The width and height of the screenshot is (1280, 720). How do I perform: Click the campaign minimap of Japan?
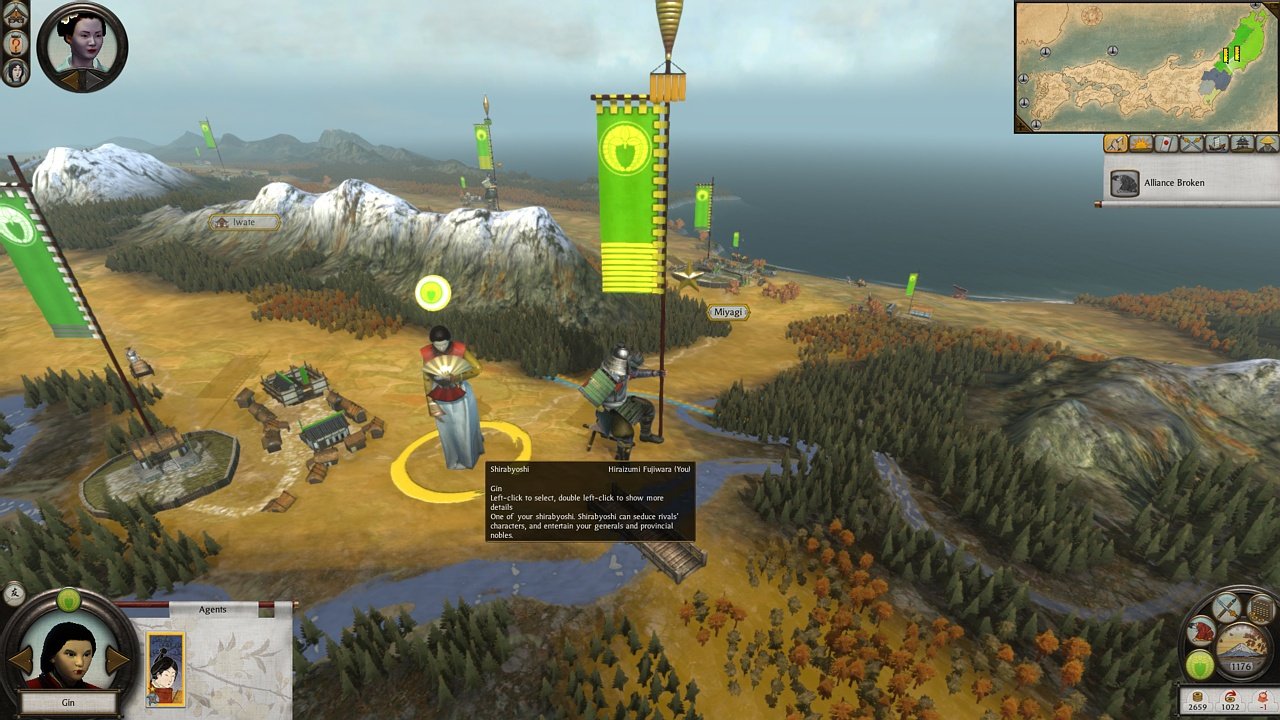click(x=1146, y=66)
